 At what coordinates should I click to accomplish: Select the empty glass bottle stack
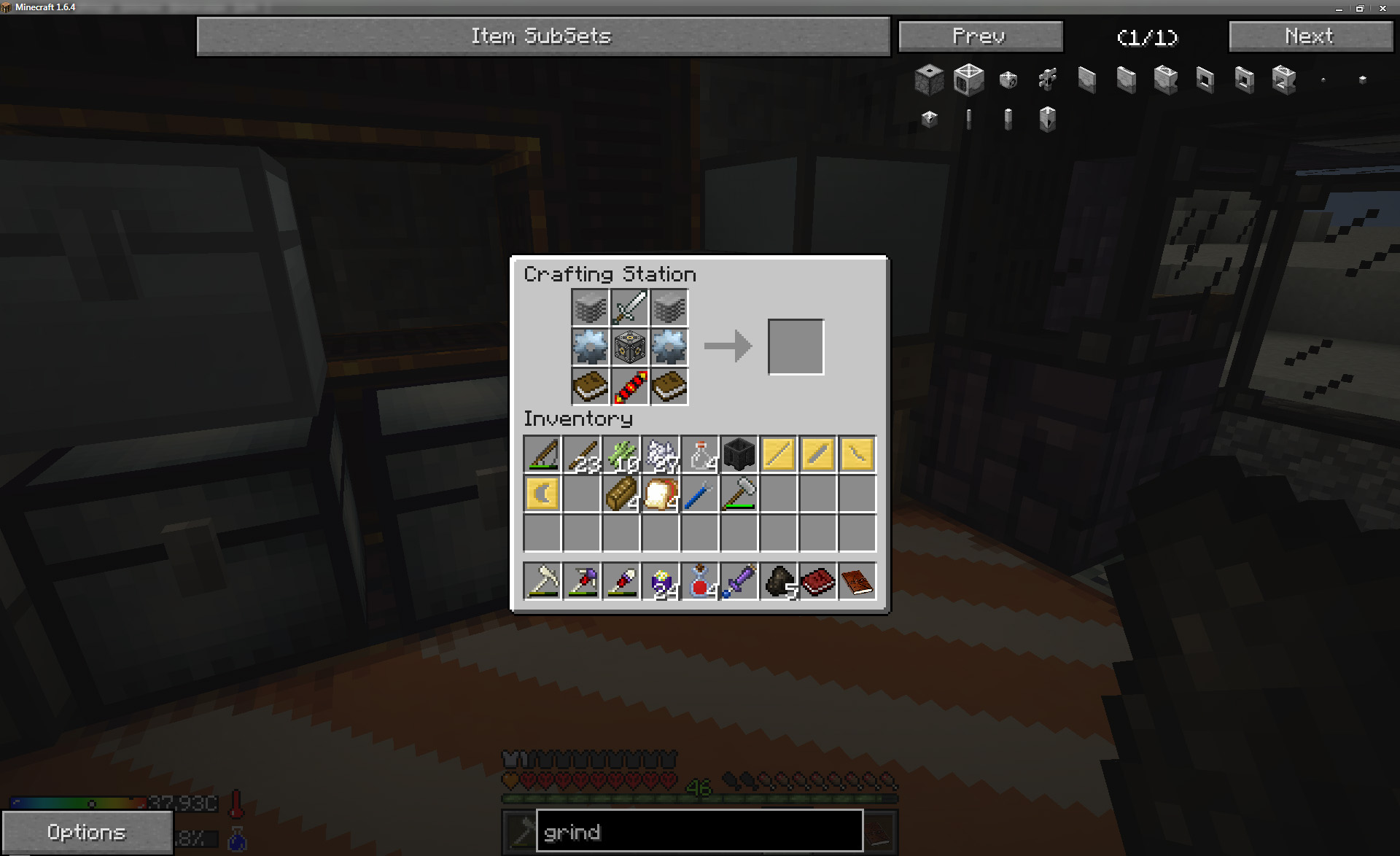(x=700, y=455)
